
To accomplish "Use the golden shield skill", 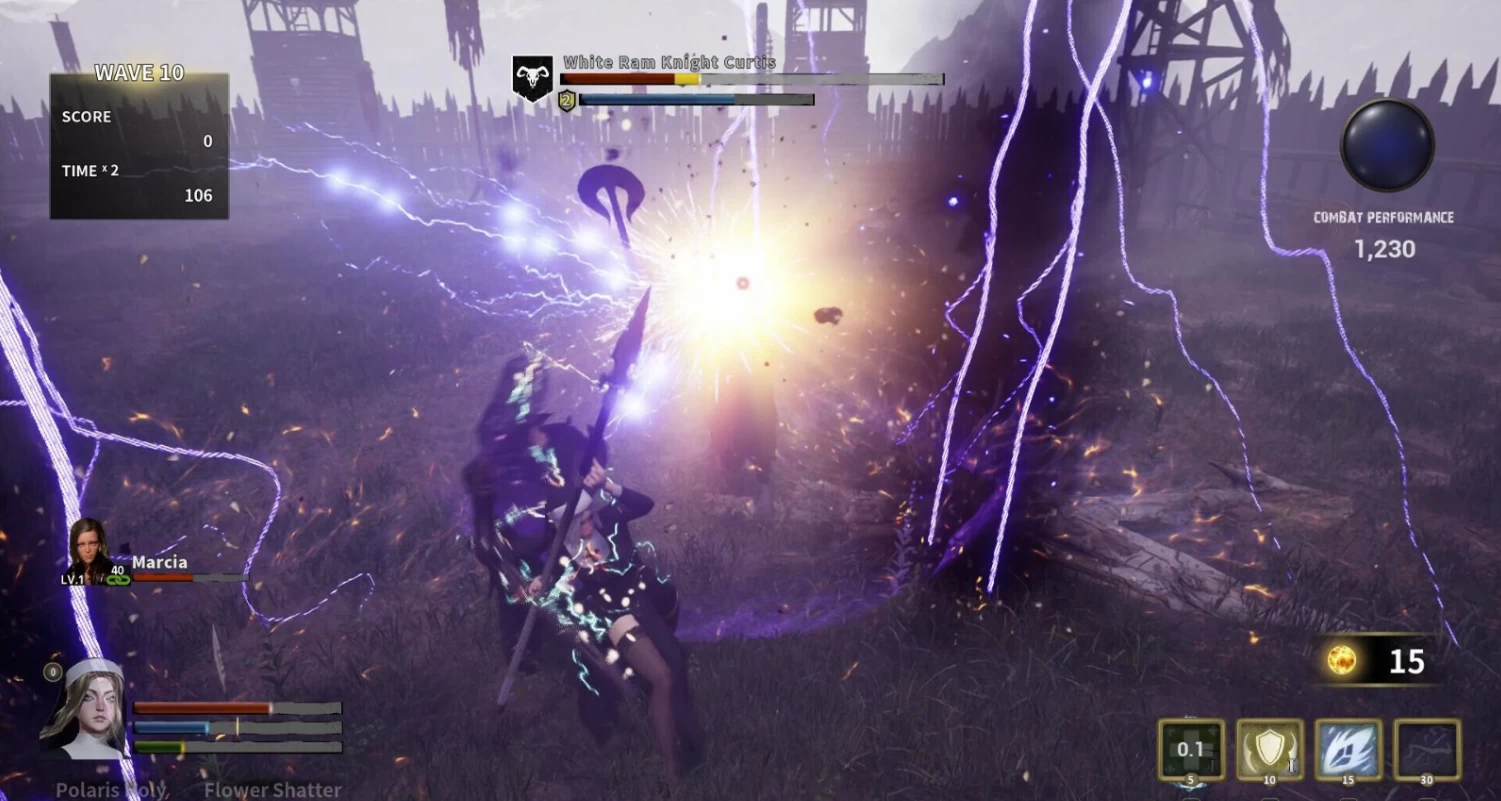I will click(1269, 749).
